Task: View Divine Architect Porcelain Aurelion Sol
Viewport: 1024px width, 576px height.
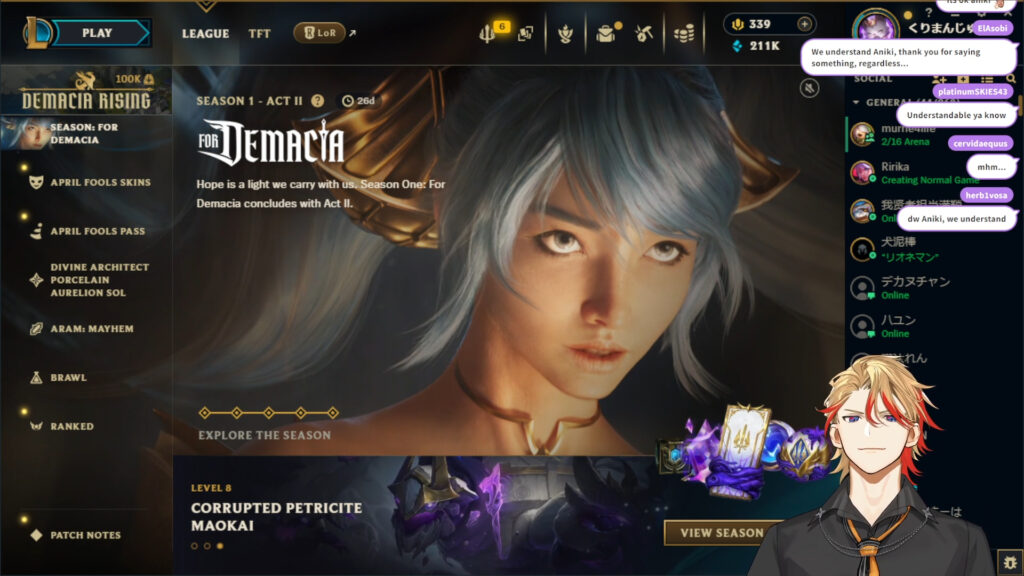Action: 99,280
